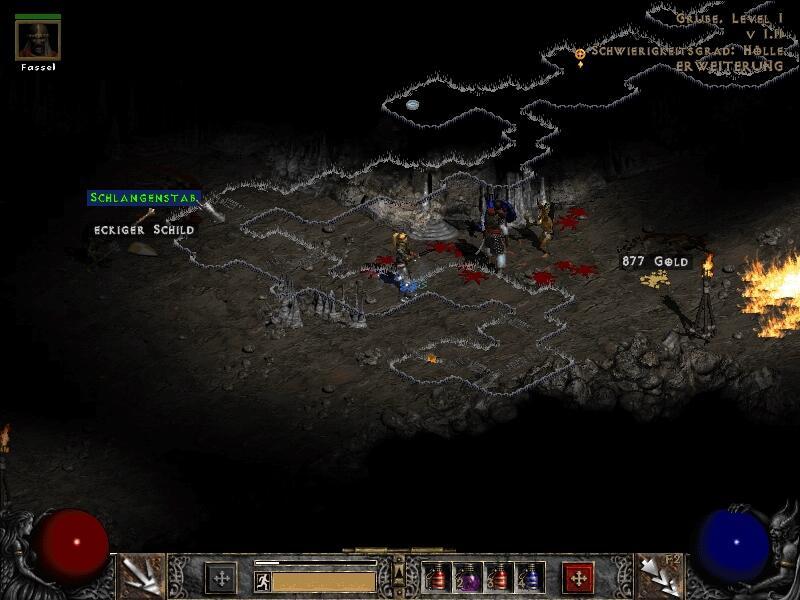Open the left-click attack skill icon

pos(141,576)
